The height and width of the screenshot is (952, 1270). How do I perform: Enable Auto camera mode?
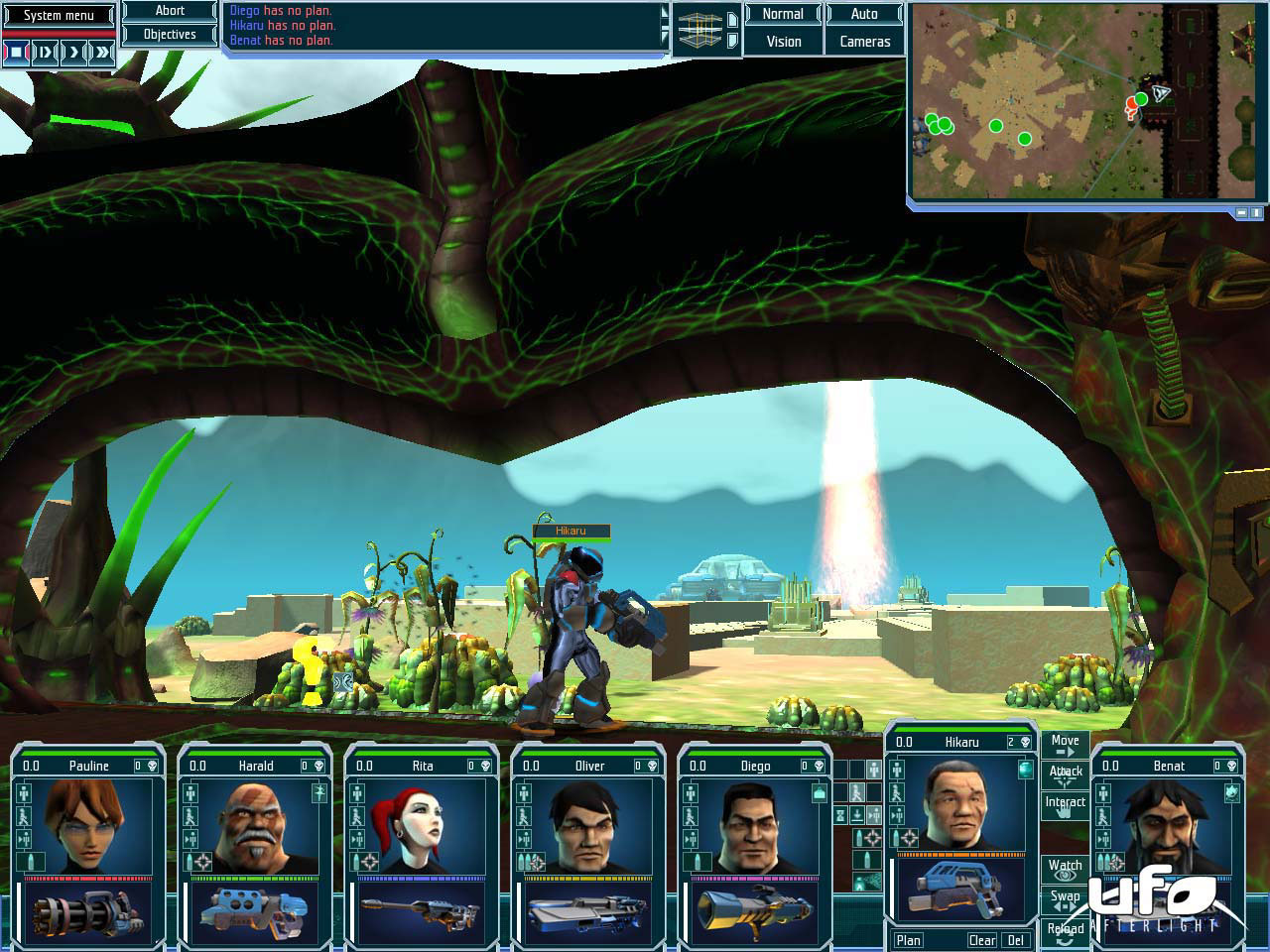(864, 14)
